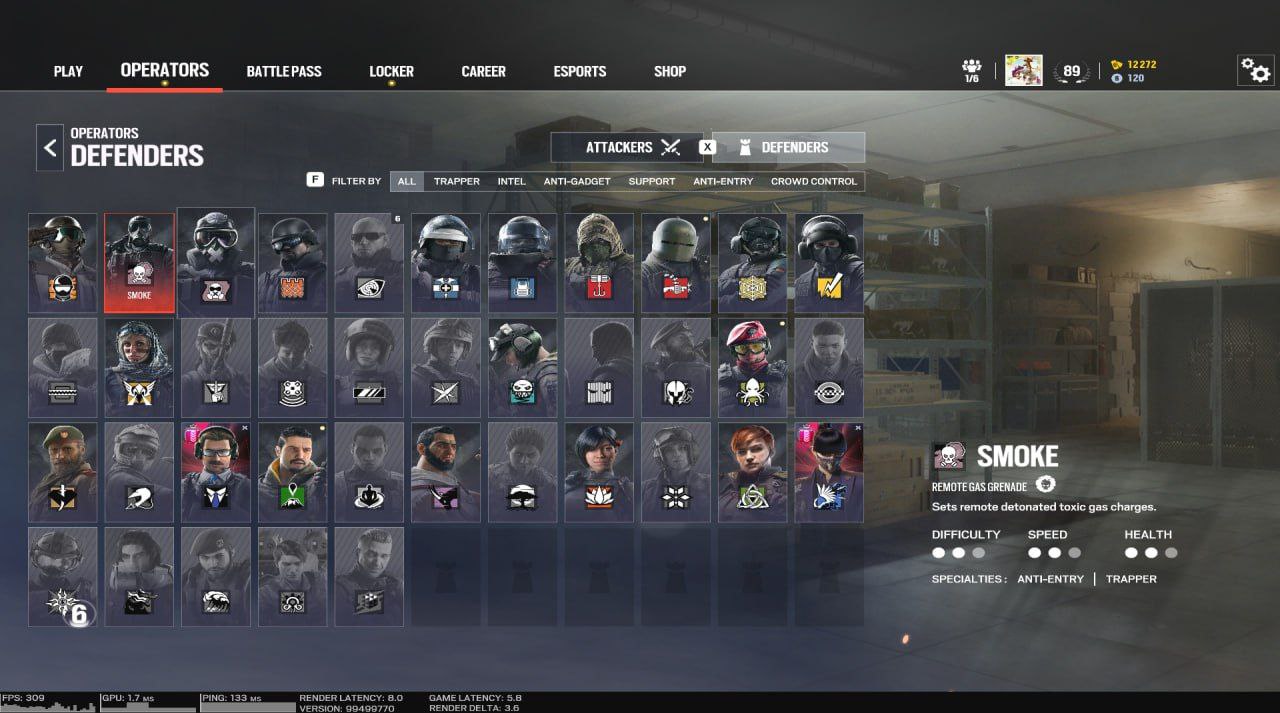
Task: Choose the Anti-Entry filter
Action: (x=723, y=181)
